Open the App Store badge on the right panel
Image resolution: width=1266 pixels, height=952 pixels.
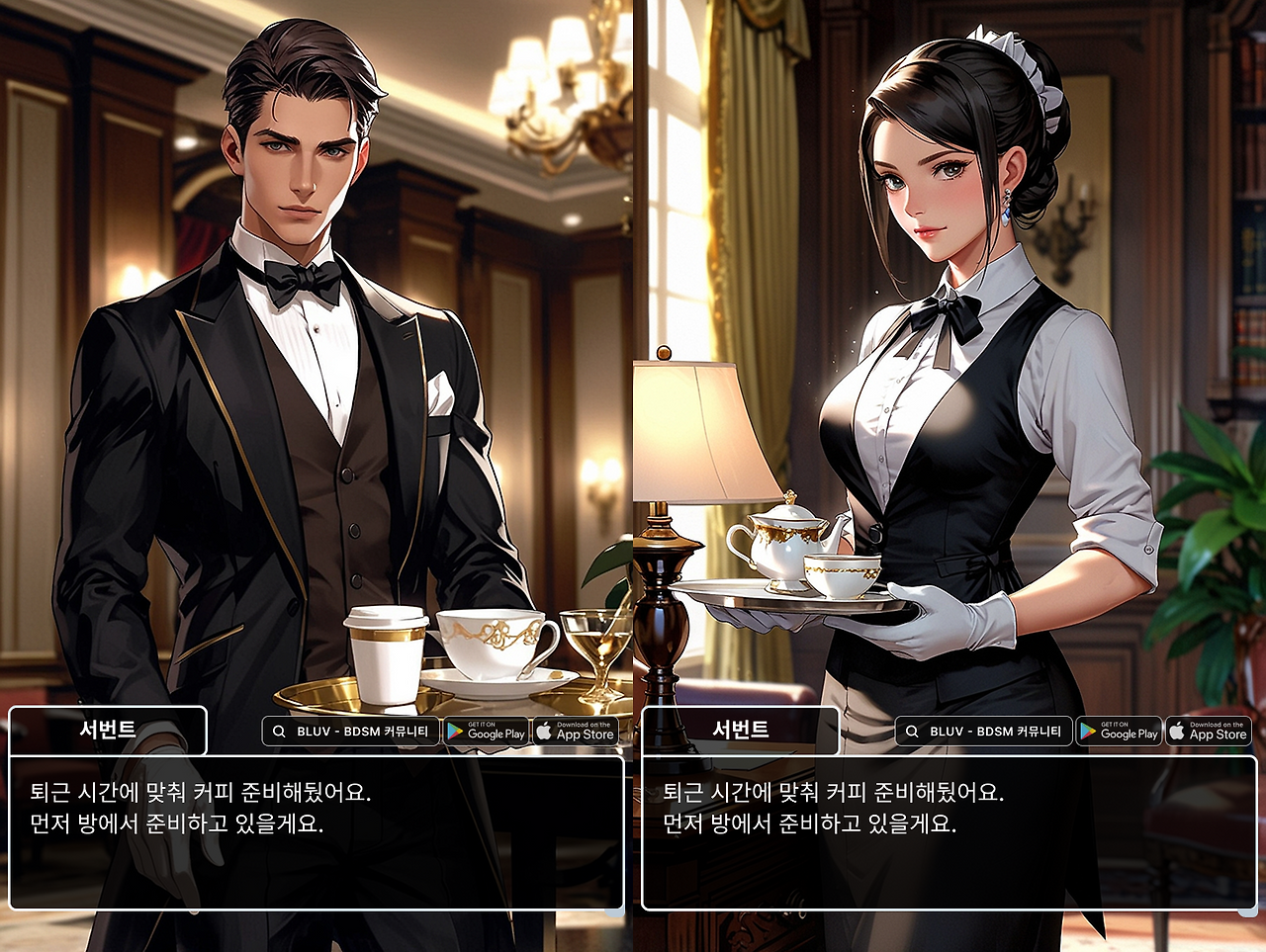click(x=1209, y=732)
